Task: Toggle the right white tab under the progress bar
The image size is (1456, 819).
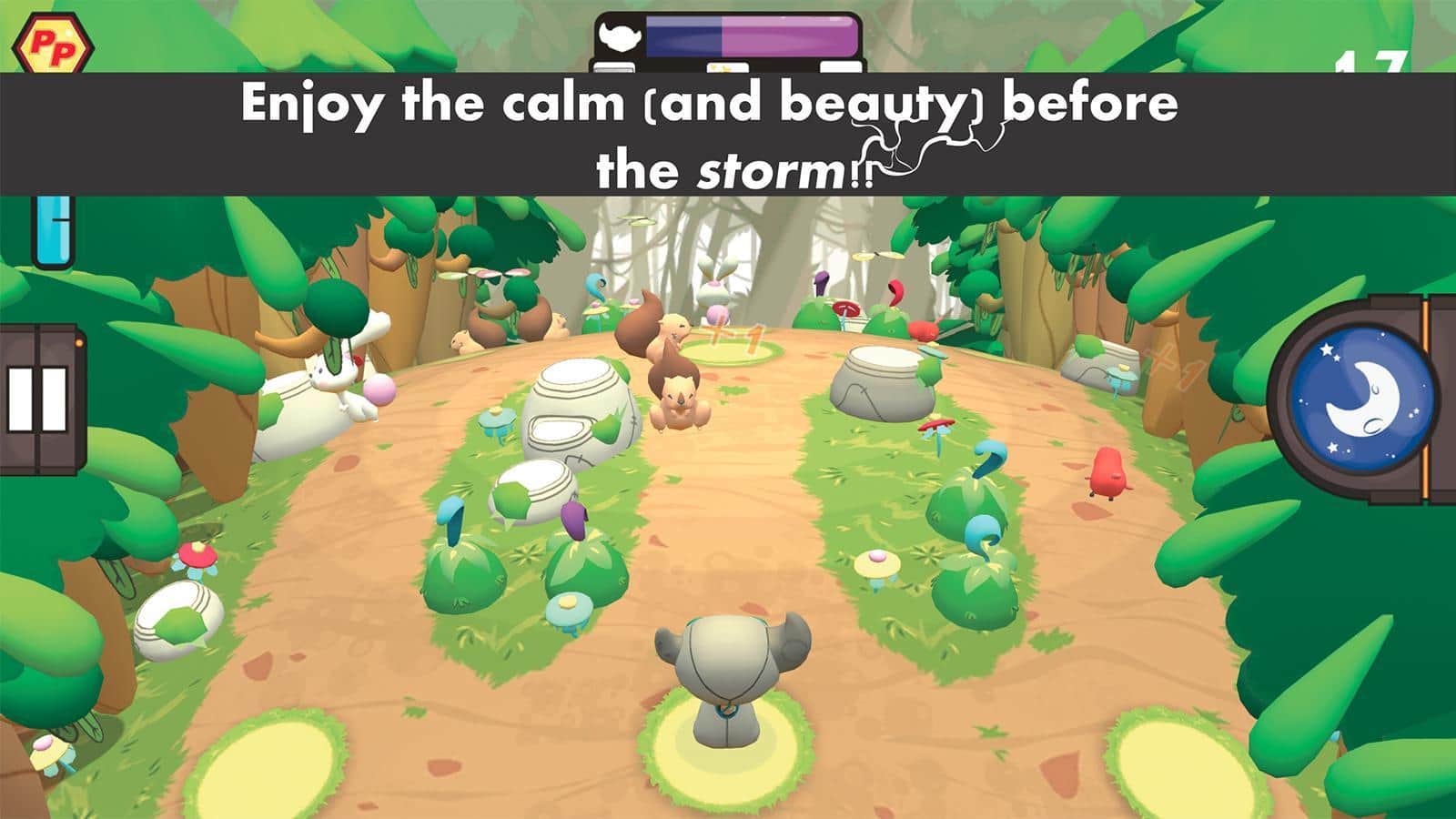Action: 842,66
